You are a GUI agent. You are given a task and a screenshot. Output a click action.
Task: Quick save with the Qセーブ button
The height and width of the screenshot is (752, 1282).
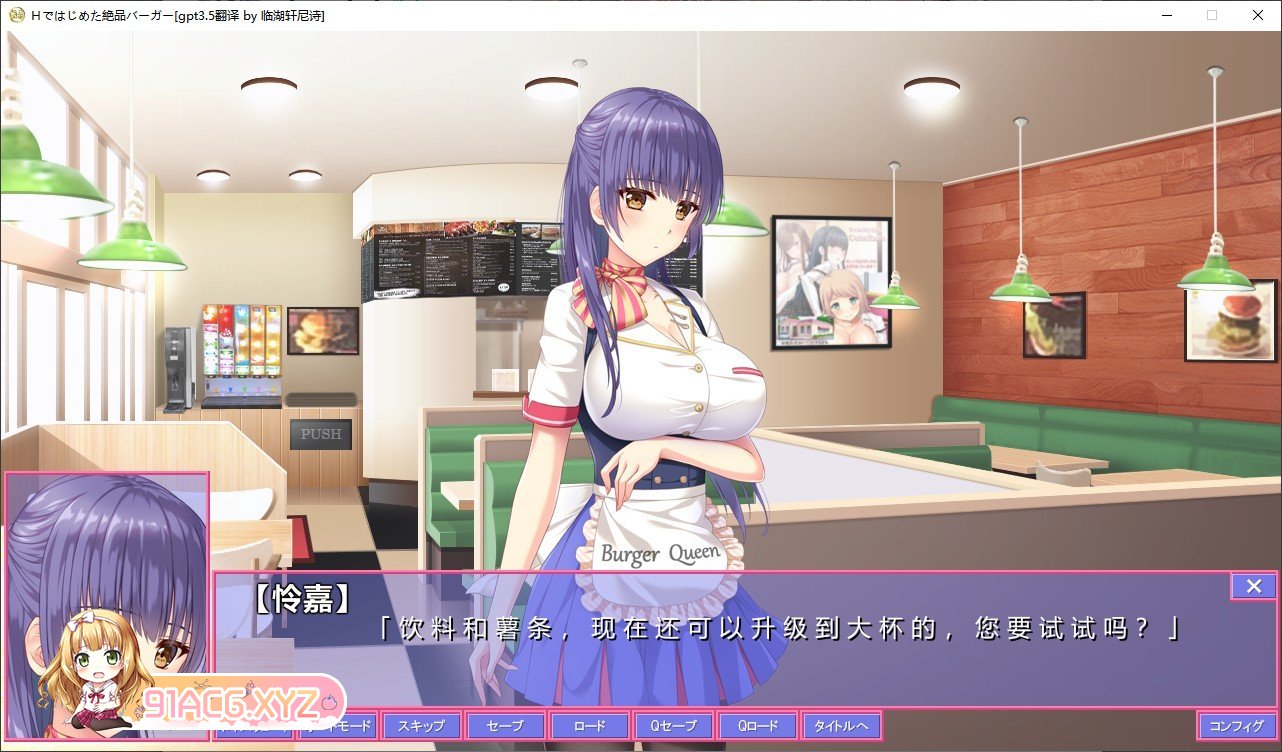pos(673,726)
